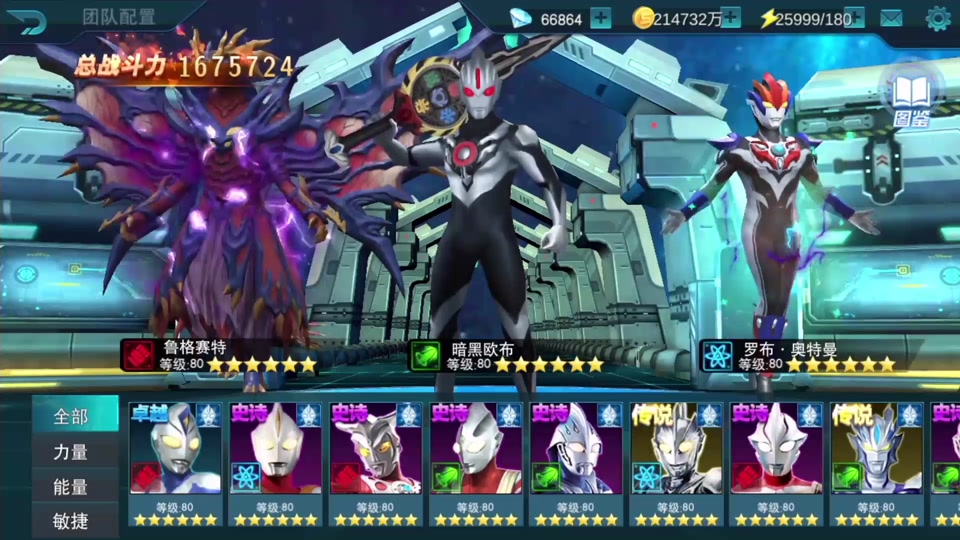Screen dimensions: 960x540
Task: Add more gold coins with the plus button
Action: [x=730, y=18]
